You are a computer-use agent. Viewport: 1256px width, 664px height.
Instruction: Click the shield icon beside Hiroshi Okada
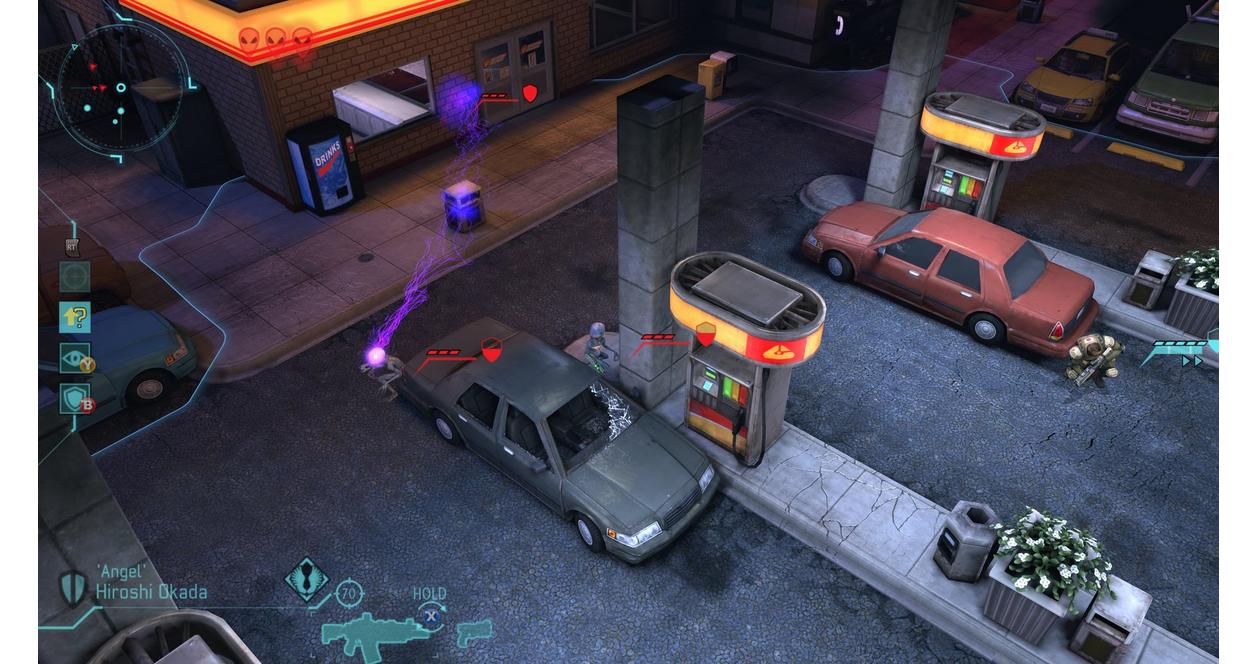point(72,587)
